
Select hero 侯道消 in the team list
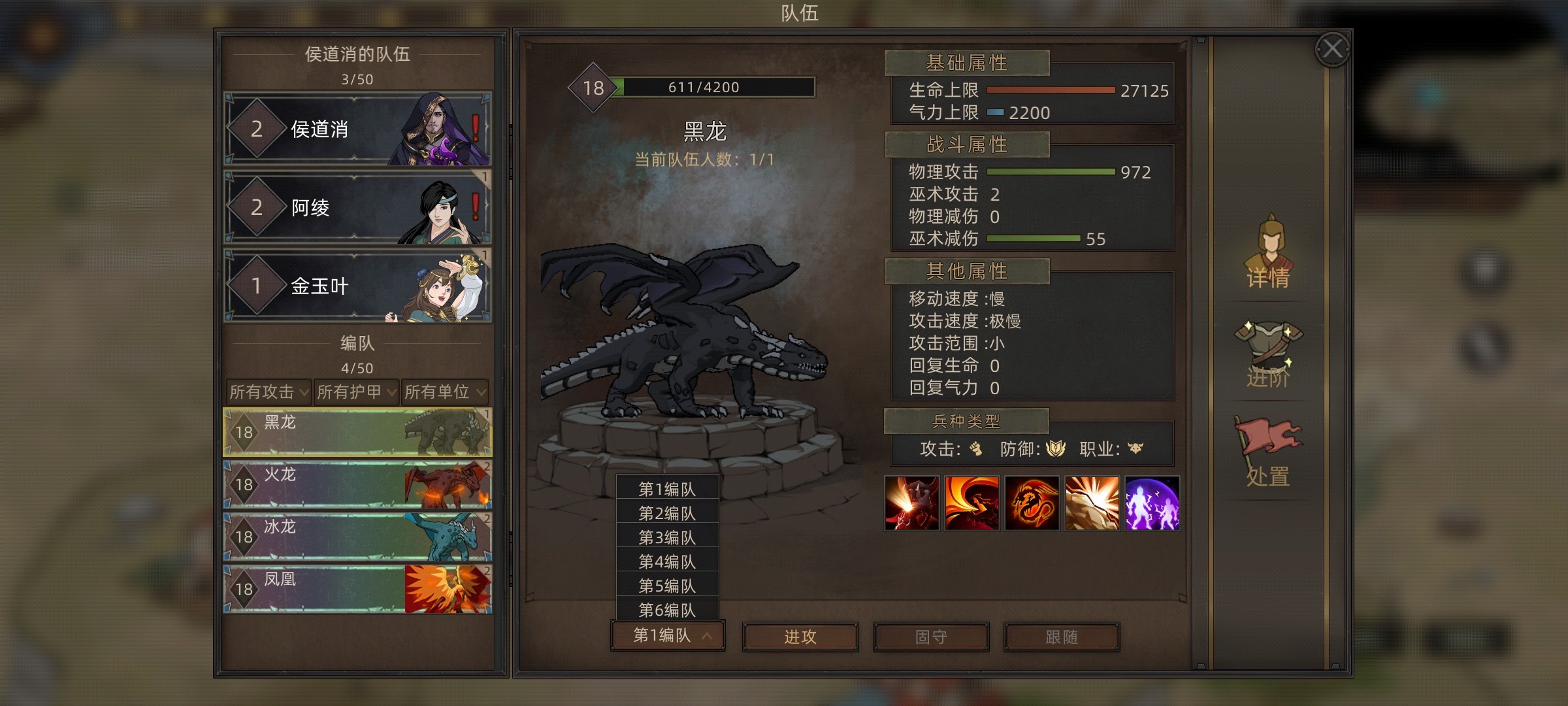click(357, 129)
